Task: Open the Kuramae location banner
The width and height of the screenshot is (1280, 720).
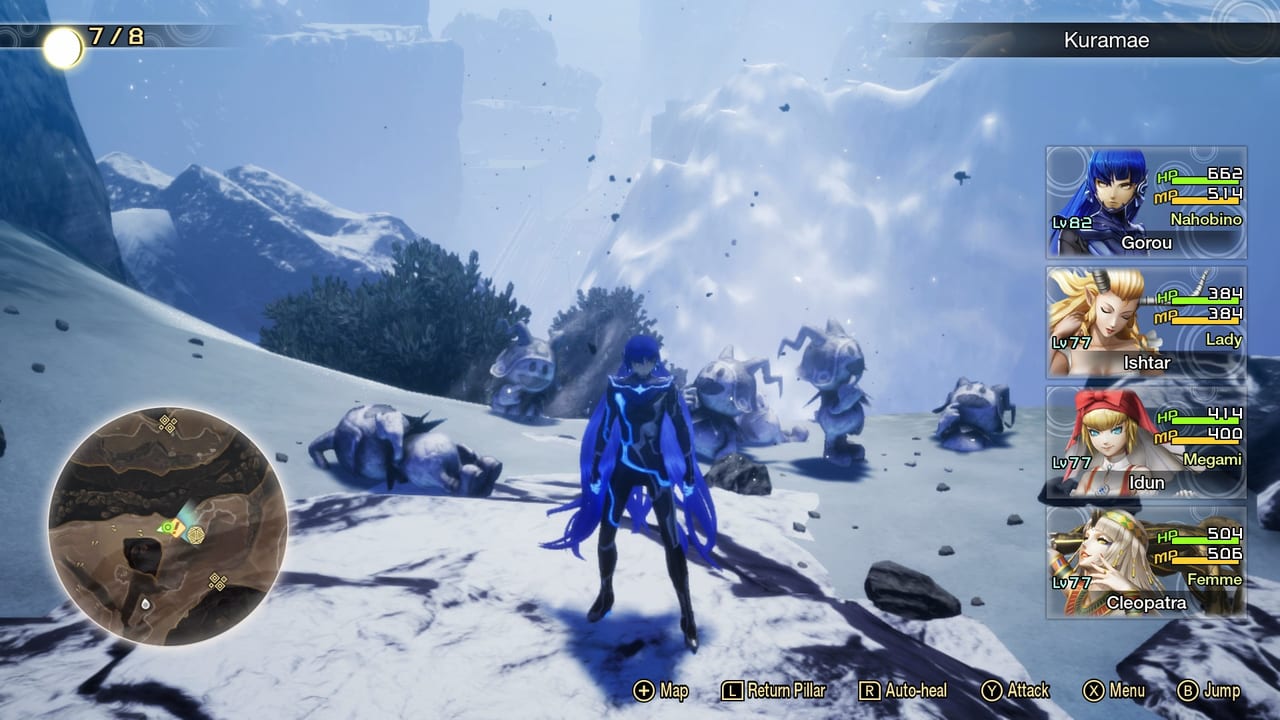Action: coord(1105,41)
